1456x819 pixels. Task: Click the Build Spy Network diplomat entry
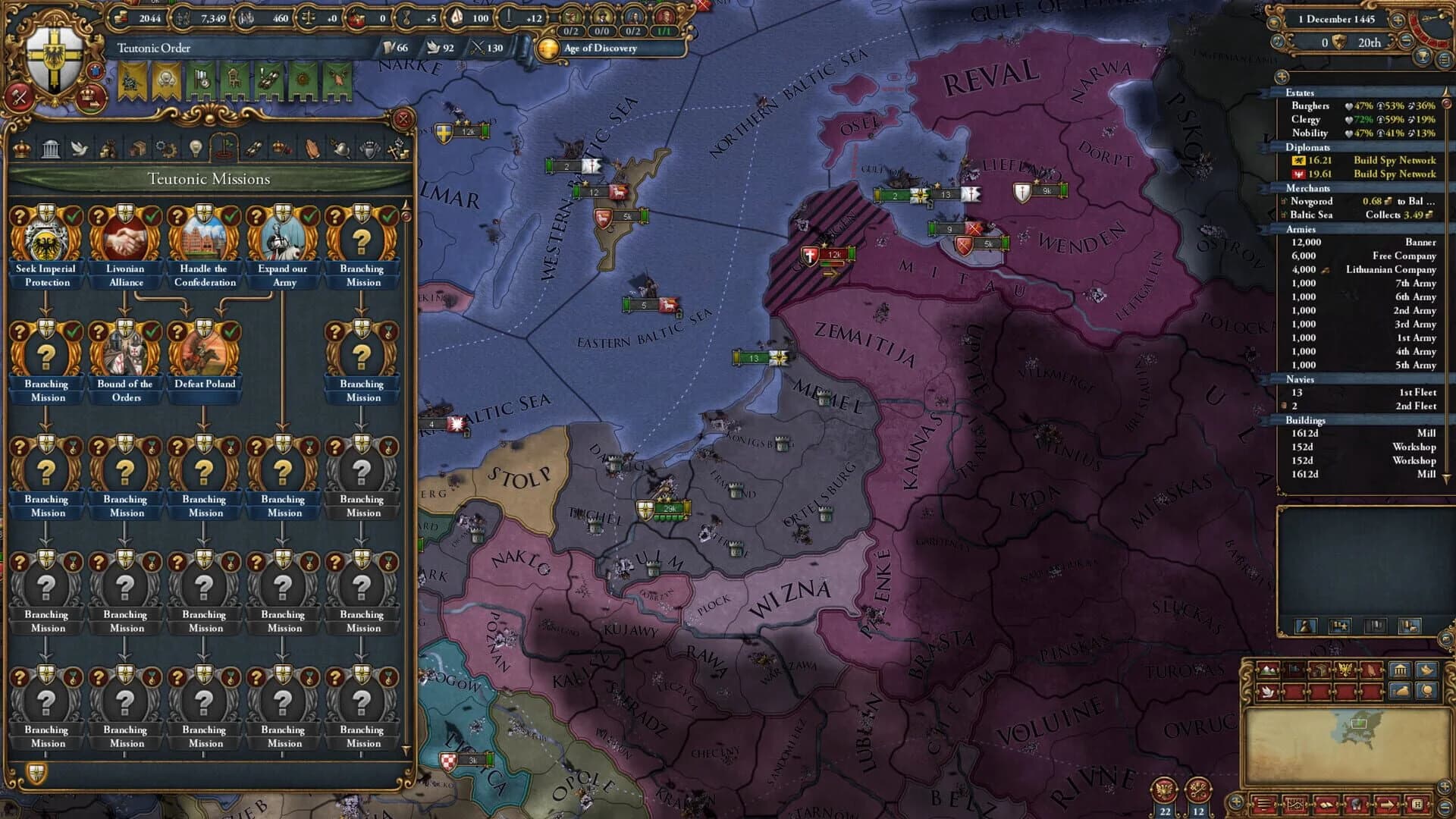(x=1395, y=161)
